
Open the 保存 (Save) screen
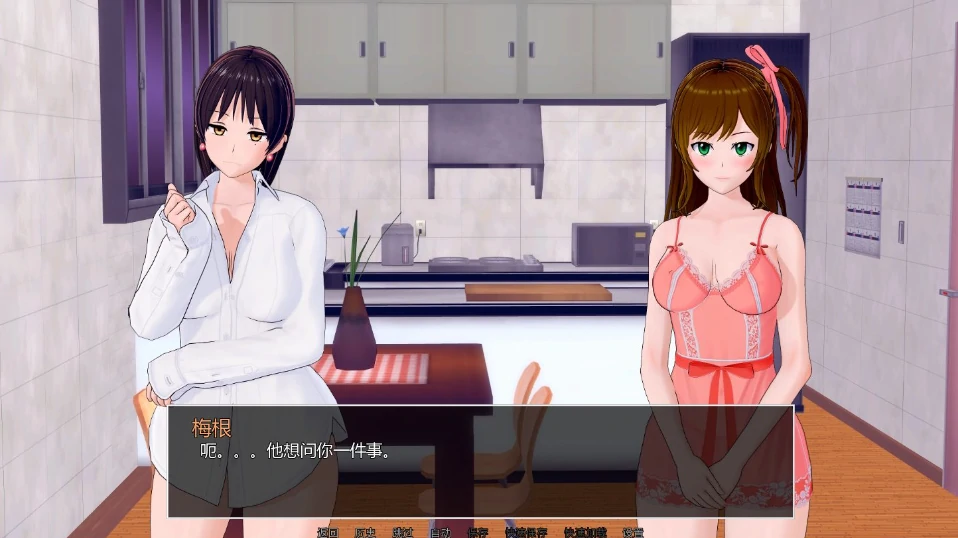pyautogui.click(x=477, y=532)
